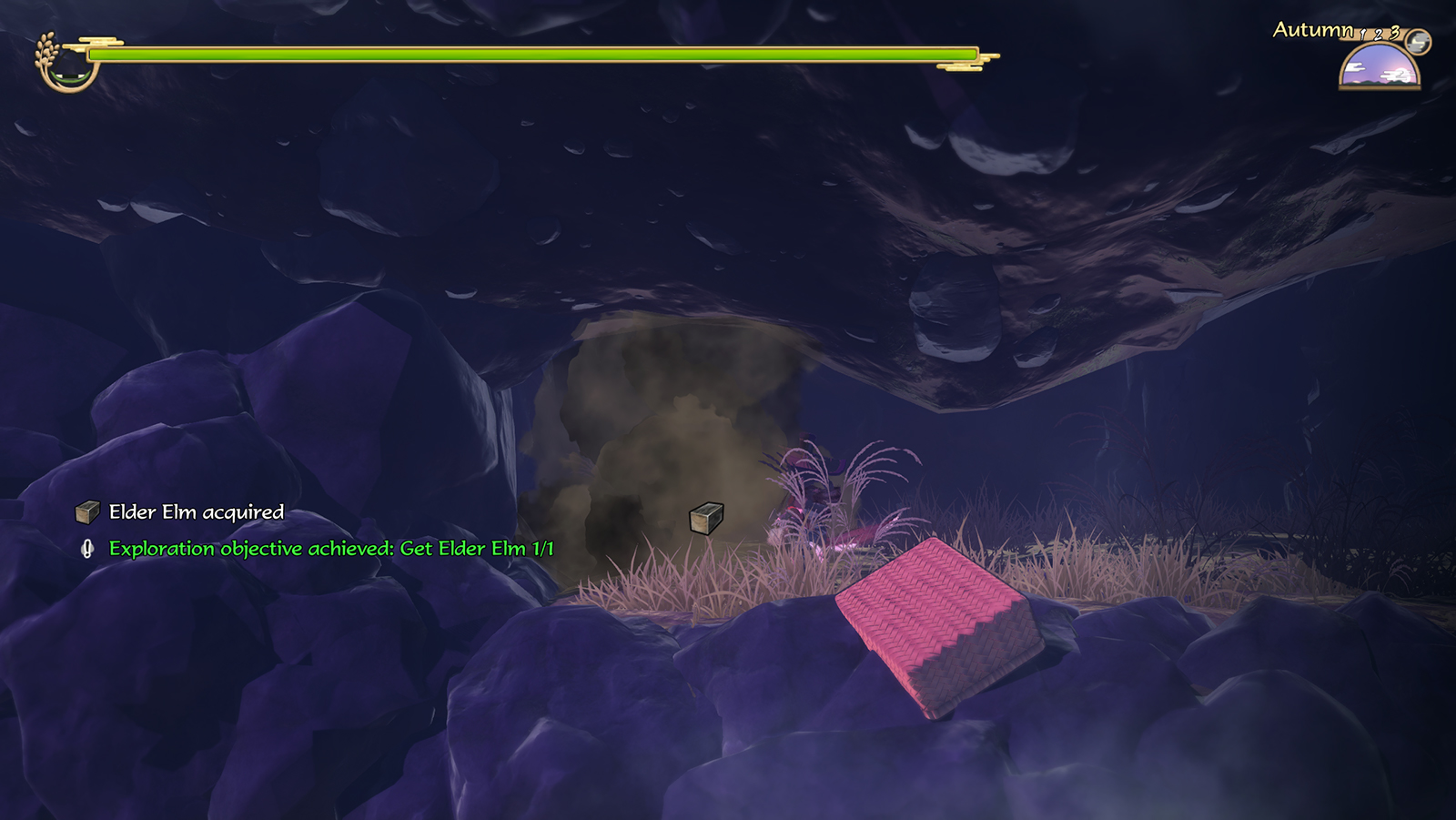Select the Autumn label in the HUD

[1313, 31]
